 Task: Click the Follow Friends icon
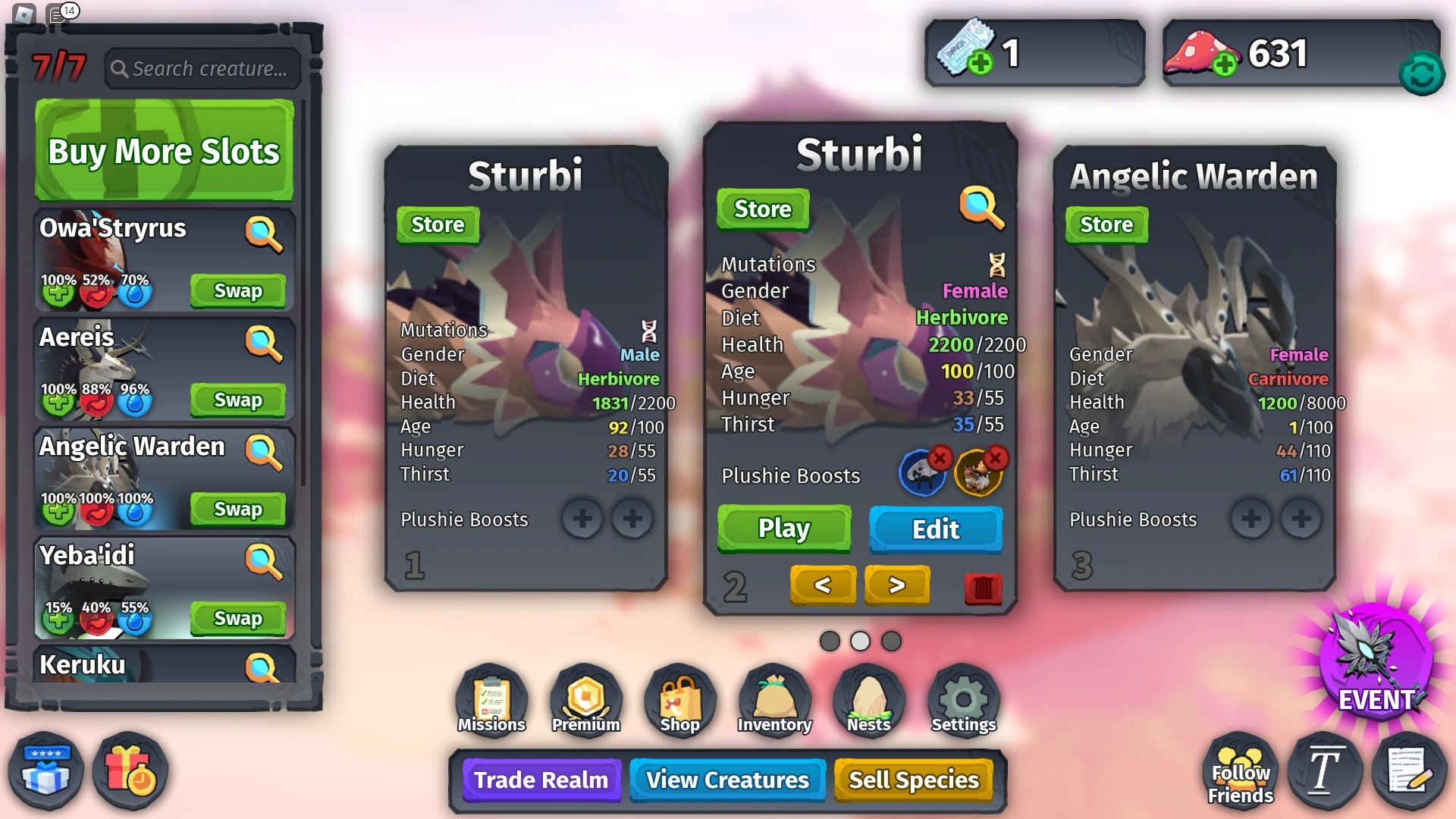tap(1240, 770)
